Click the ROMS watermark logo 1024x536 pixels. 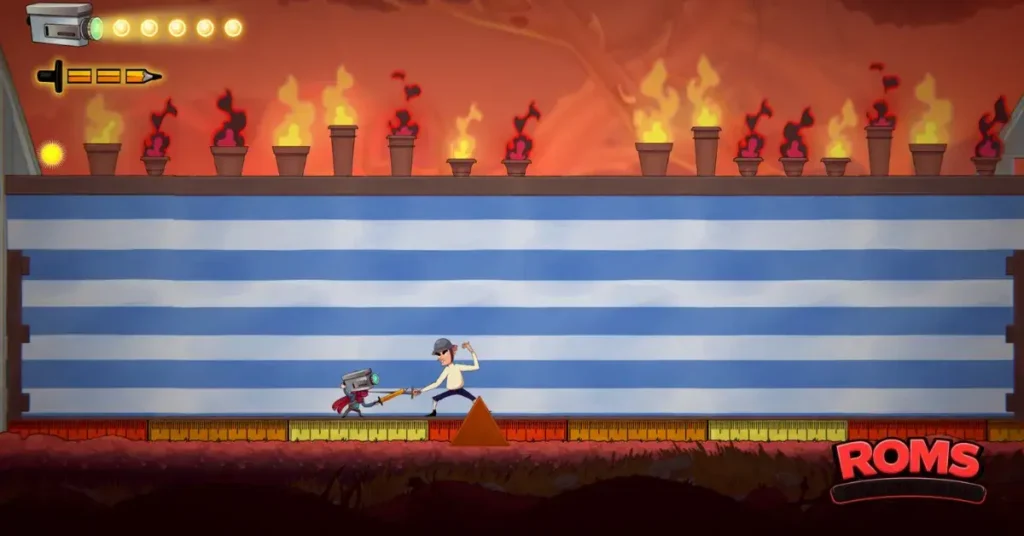pos(908,463)
